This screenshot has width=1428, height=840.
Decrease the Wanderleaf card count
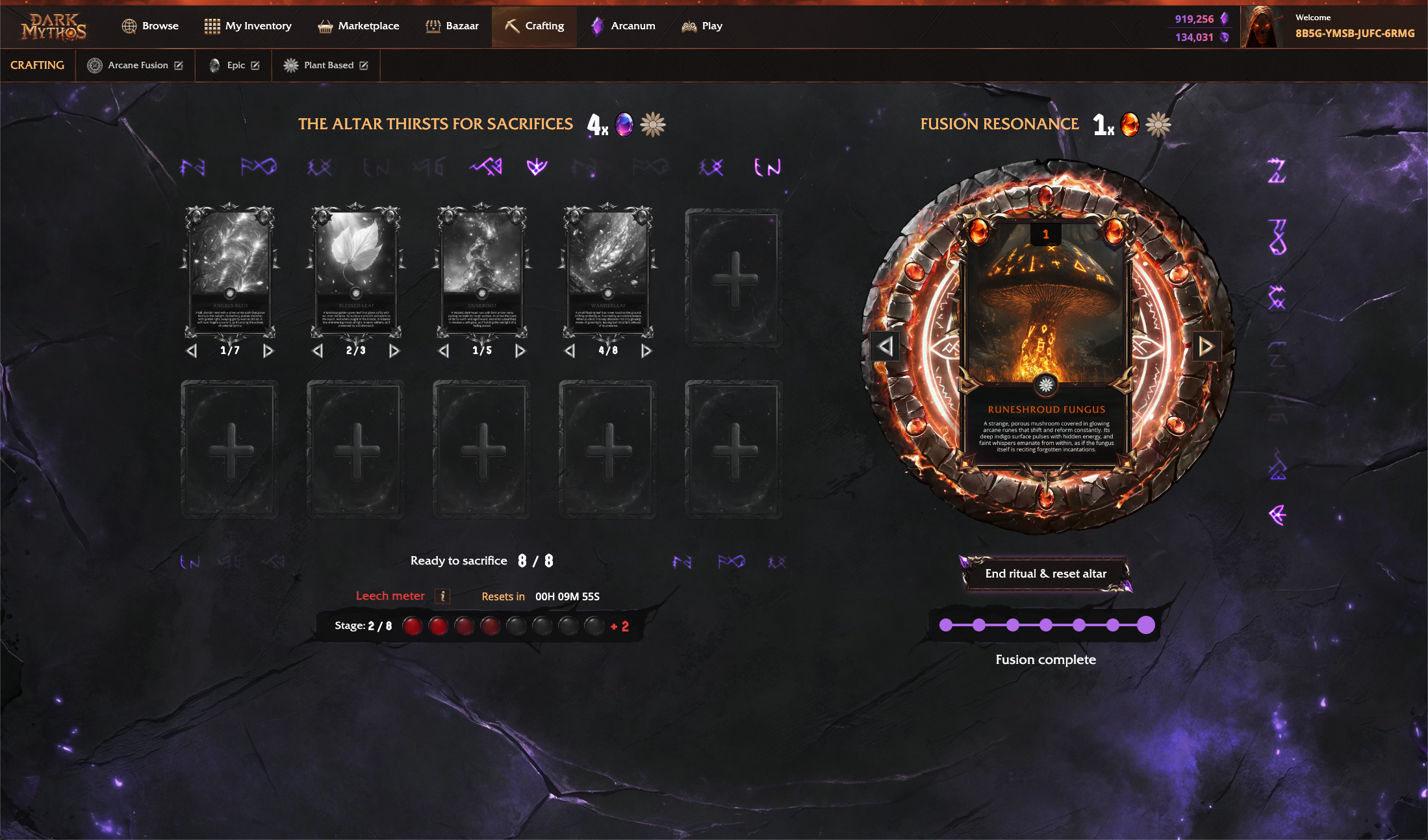click(570, 351)
